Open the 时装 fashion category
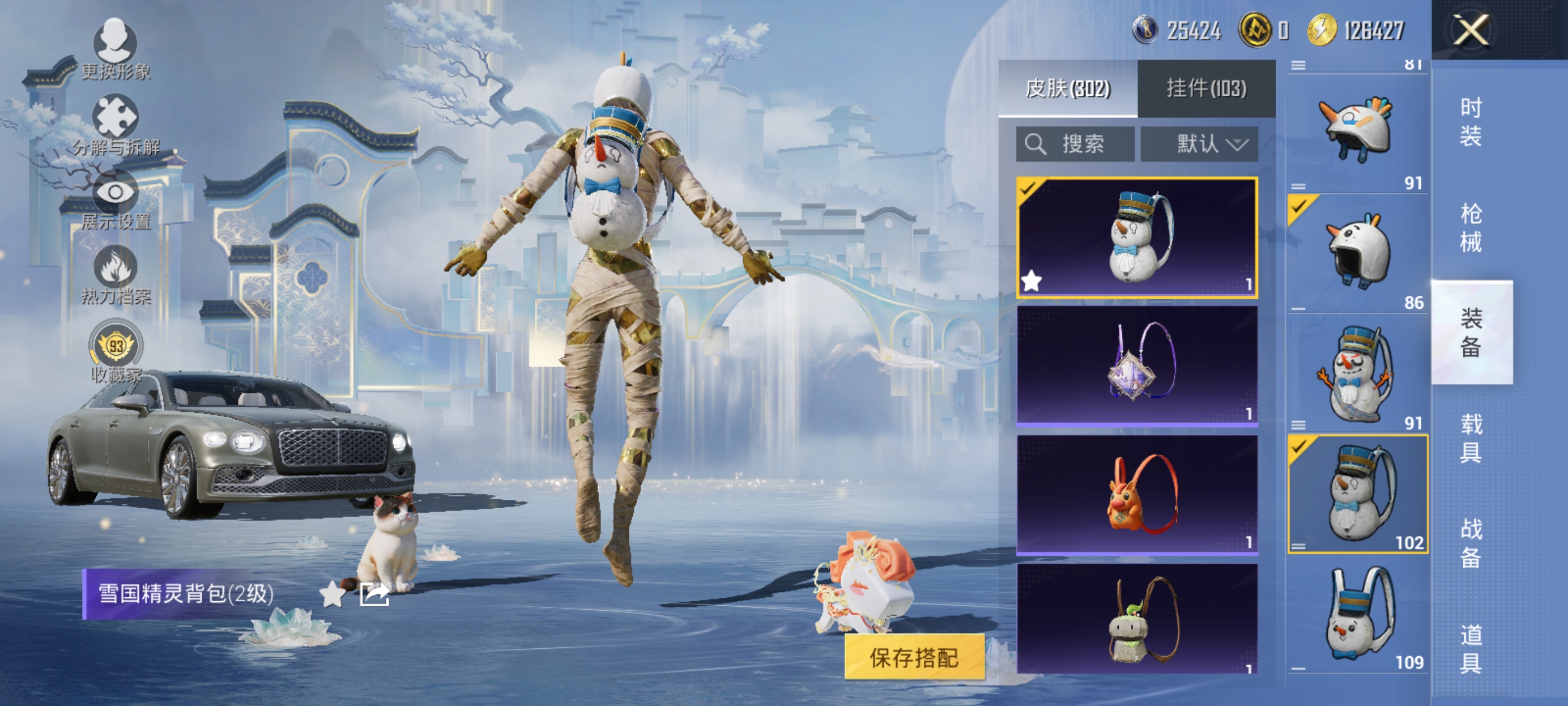 click(x=1471, y=122)
